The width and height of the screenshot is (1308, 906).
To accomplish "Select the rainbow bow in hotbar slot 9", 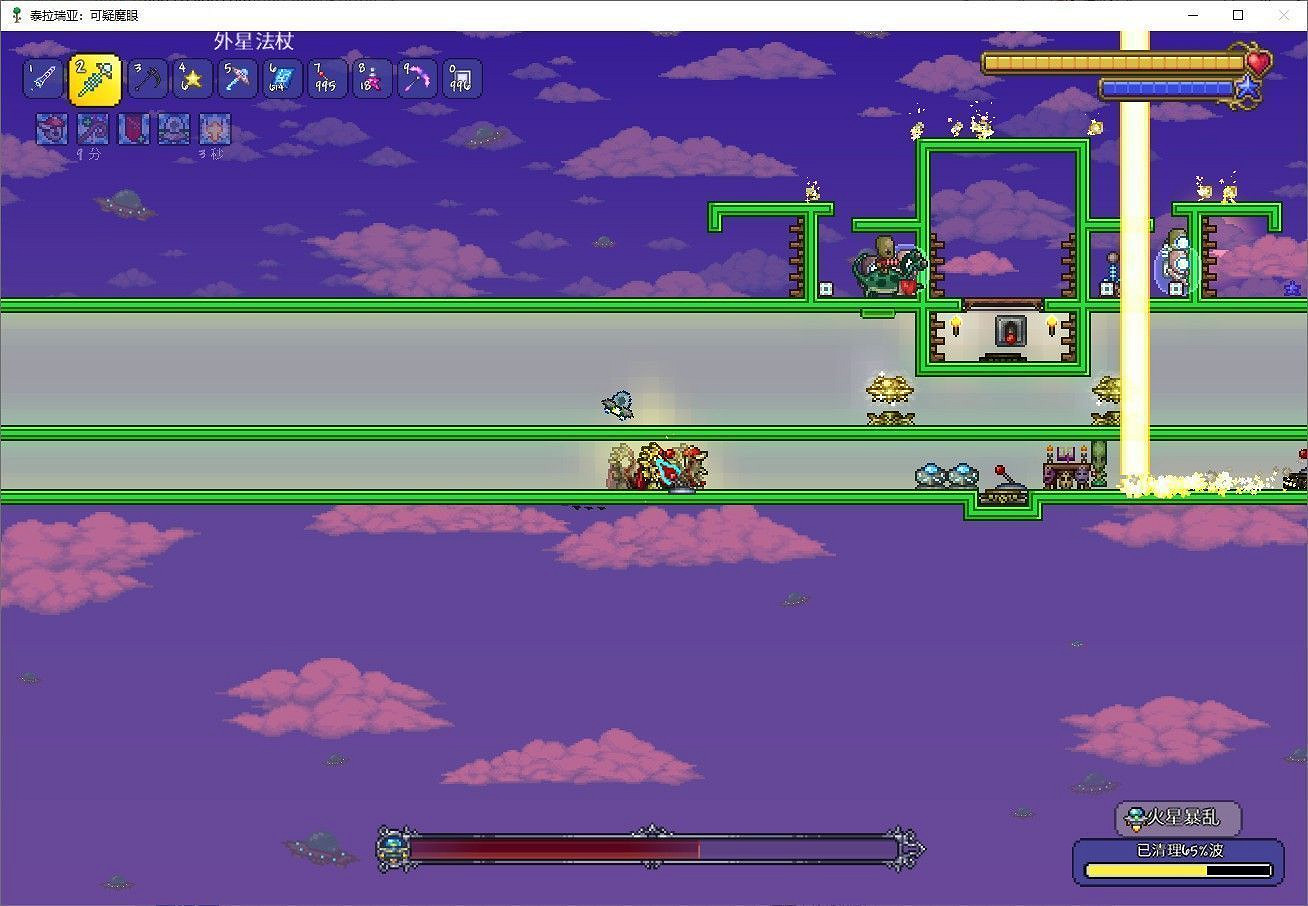I will click(416, 78).
